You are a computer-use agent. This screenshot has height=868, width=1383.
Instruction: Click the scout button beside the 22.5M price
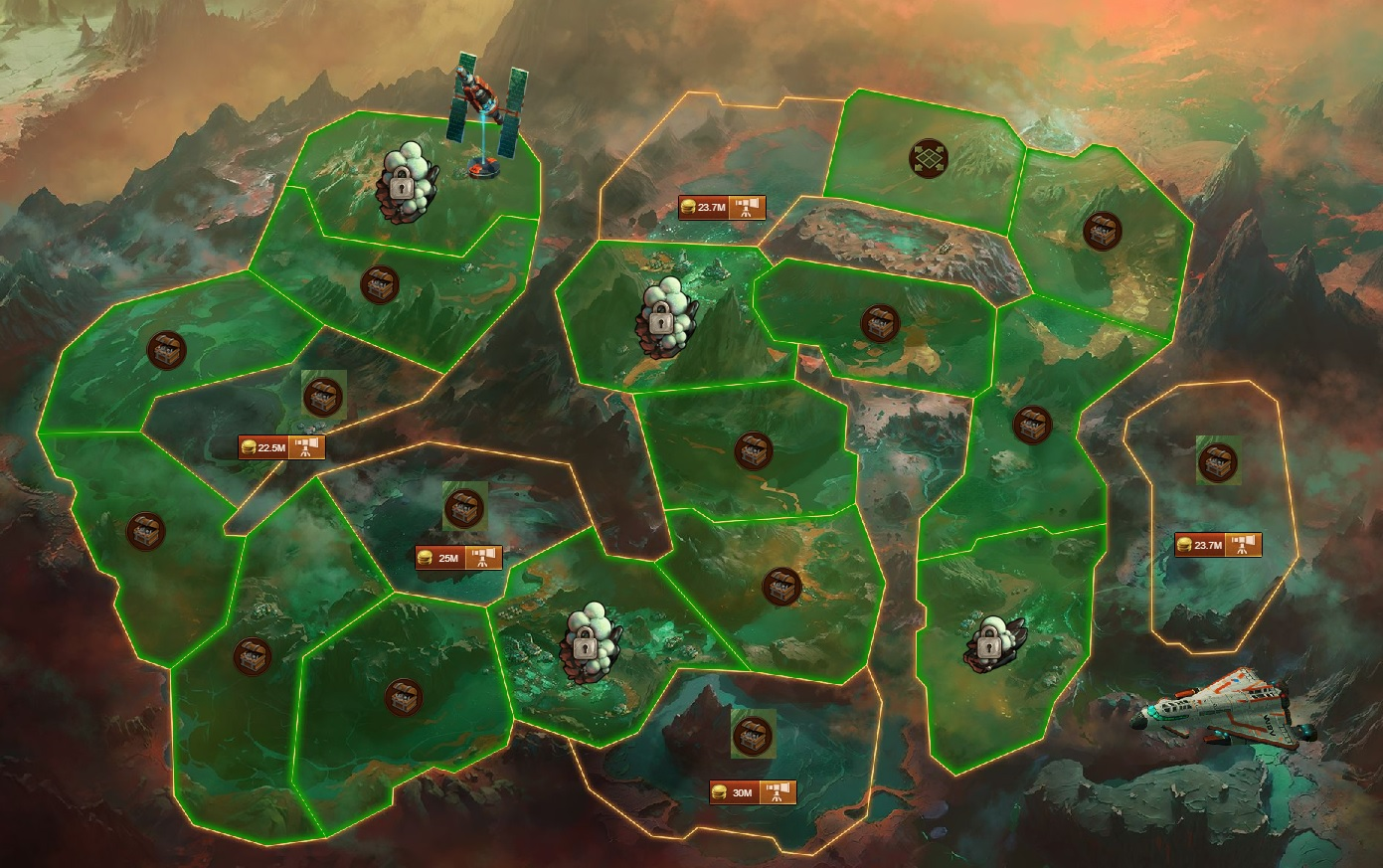[306, 446]
